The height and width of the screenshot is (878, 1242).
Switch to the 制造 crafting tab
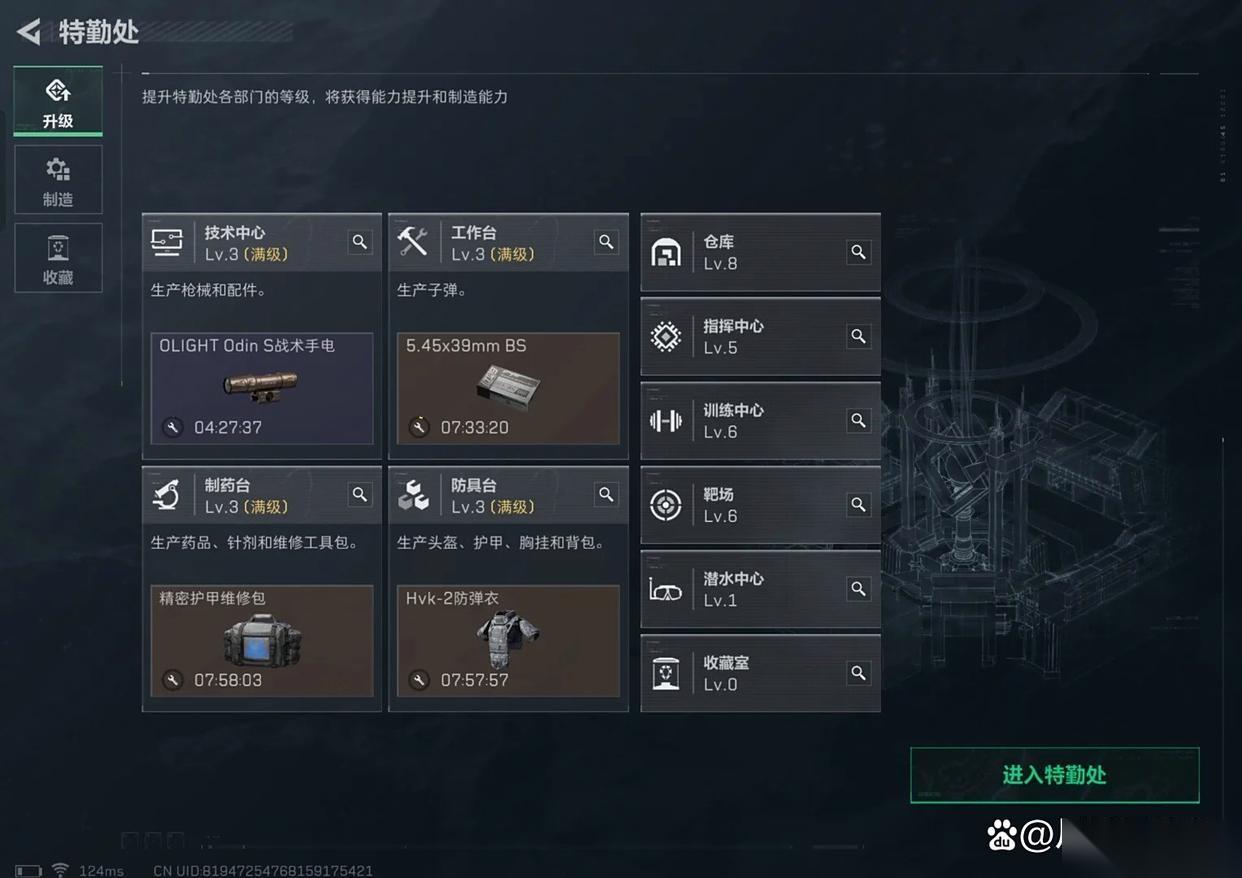coord(58,180)
